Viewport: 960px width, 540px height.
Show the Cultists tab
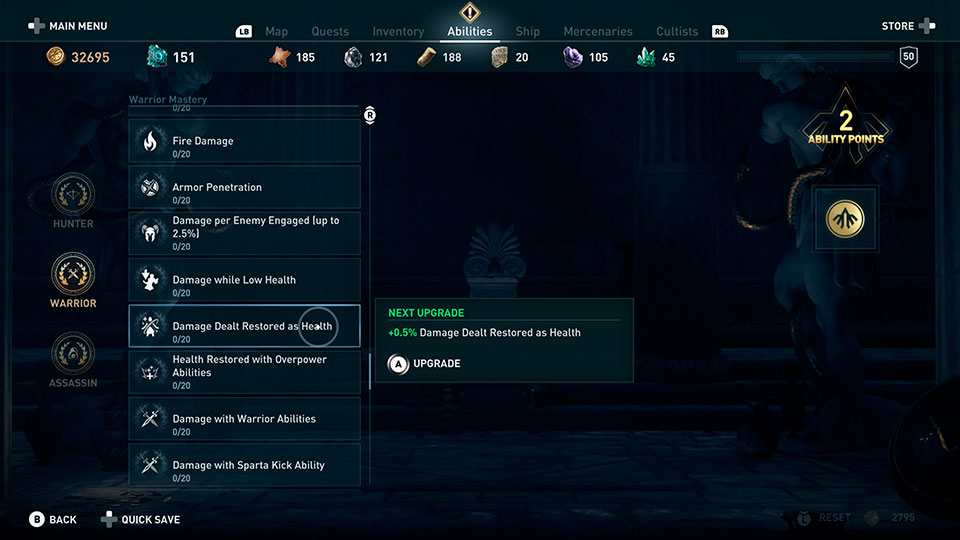pyautogui.click(x=677, y=32)
